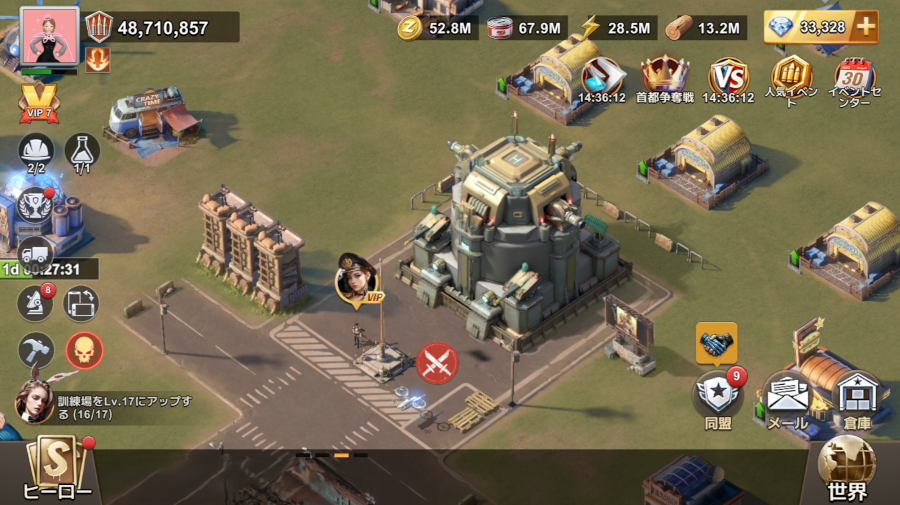This screenshot has height=505, width=900.
Task: Open the trophy icon with red dot
Action: 36,204
